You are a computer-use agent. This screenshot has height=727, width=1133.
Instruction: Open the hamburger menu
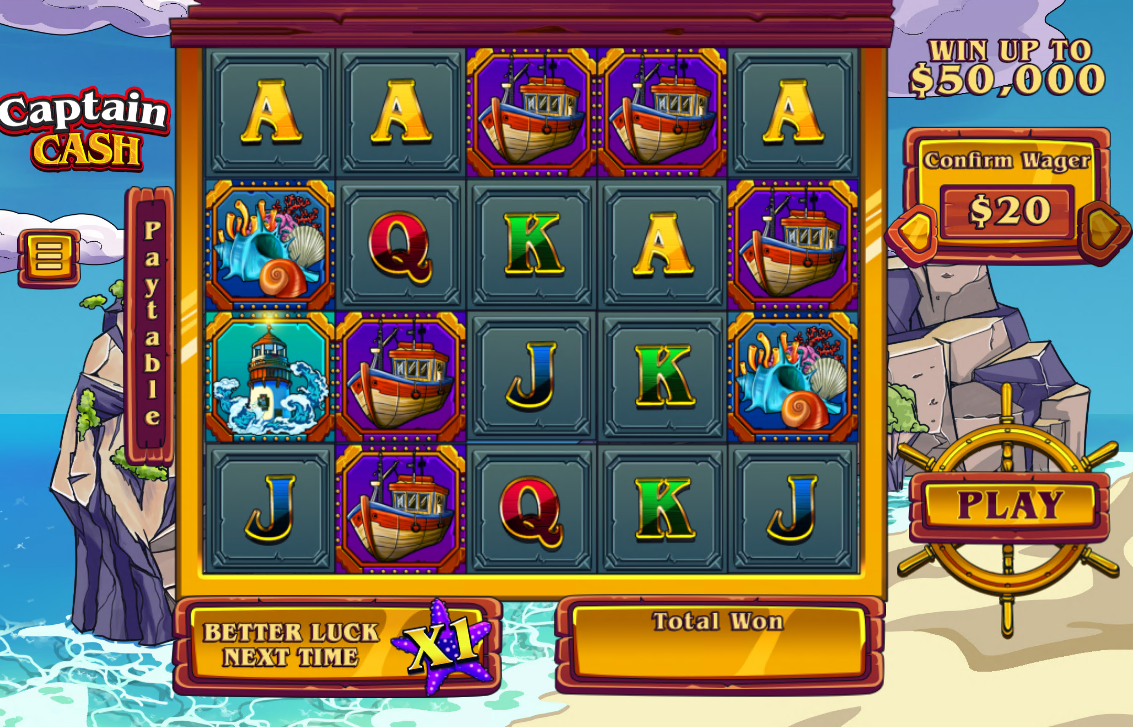click(48, 256)
